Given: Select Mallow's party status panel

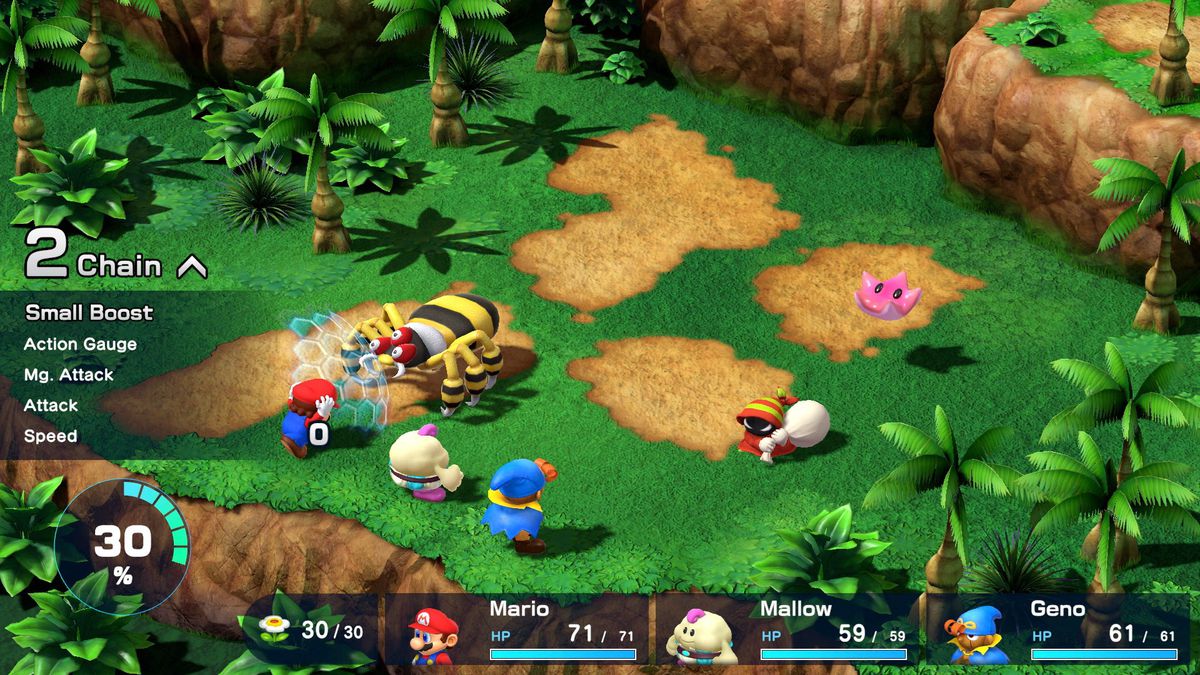Looking at the screenshot, I should click(788, 630).
